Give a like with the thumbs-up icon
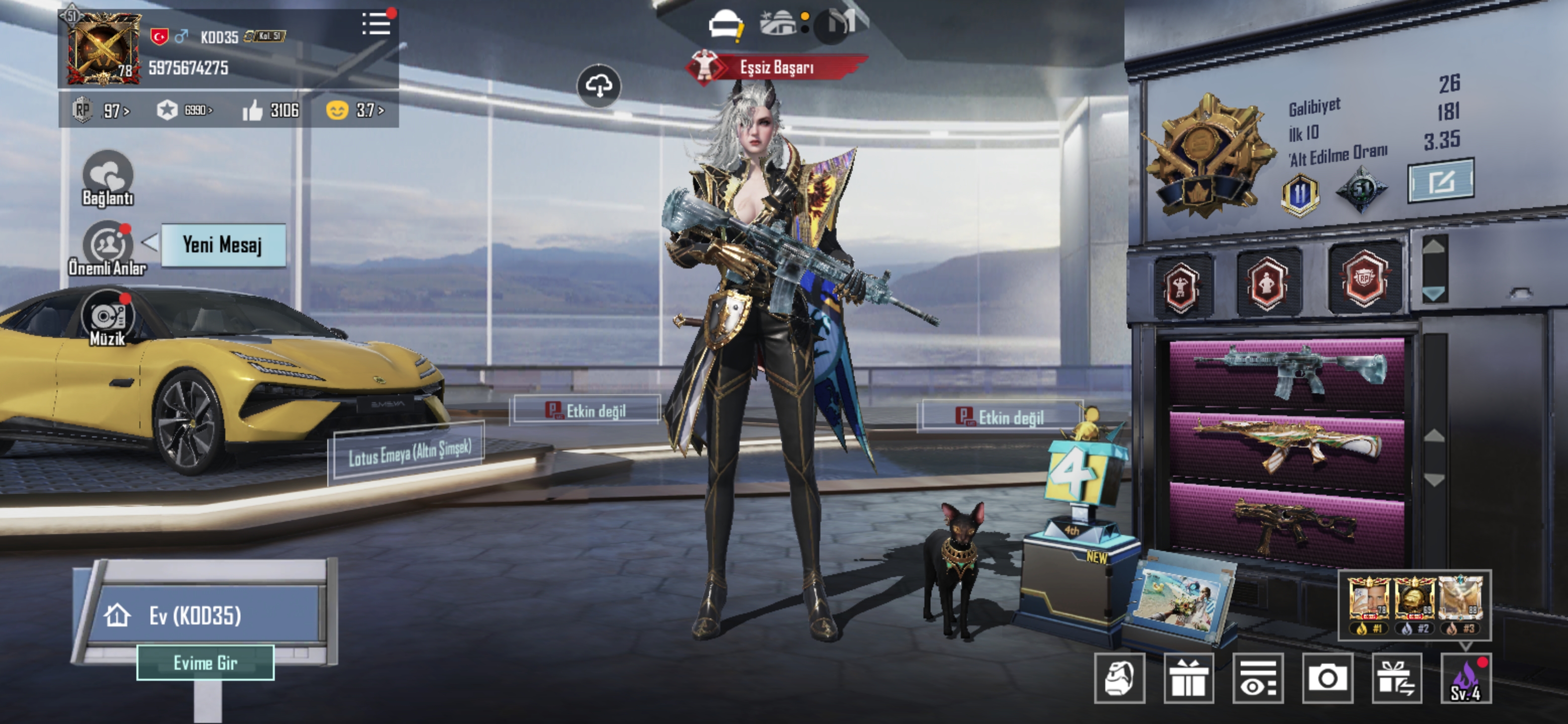 (x=253, y=111)
